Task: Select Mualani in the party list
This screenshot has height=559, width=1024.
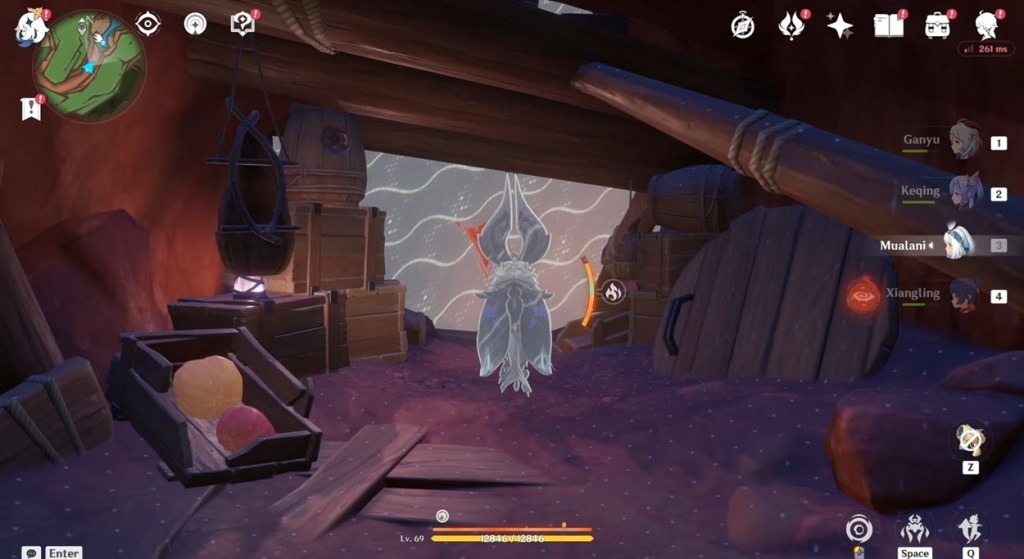Action: [x=957, y=244]
